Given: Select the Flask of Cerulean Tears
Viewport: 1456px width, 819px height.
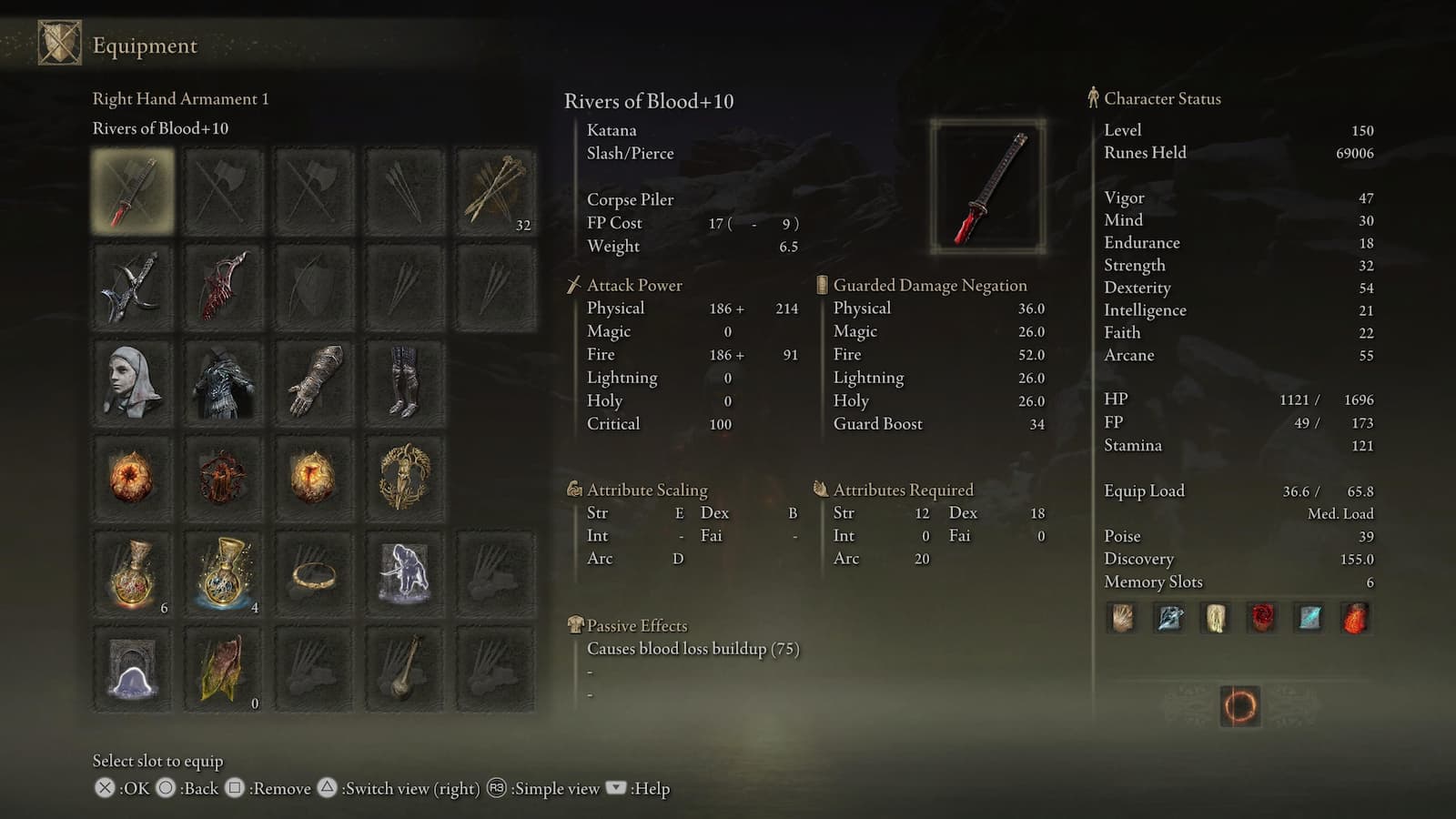Looking at the screenshot, I should click(x=223, y=573).
